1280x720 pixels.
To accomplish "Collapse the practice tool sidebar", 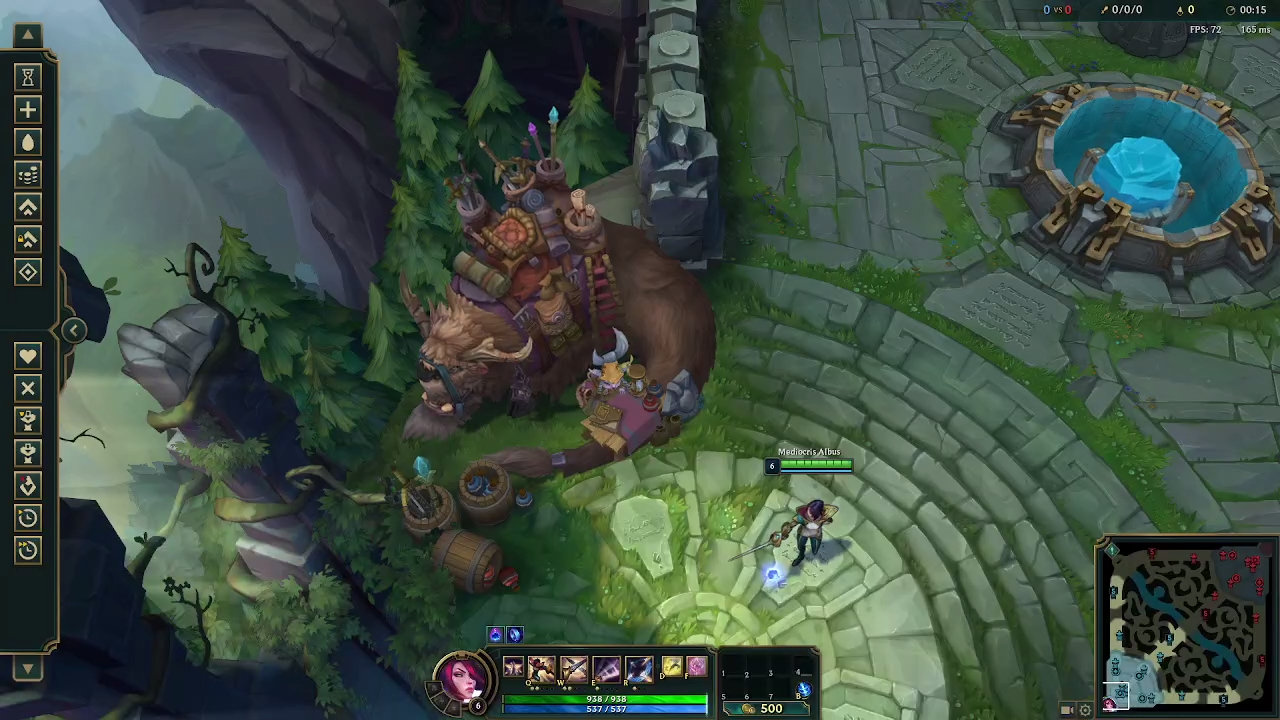I will [74, 330].
